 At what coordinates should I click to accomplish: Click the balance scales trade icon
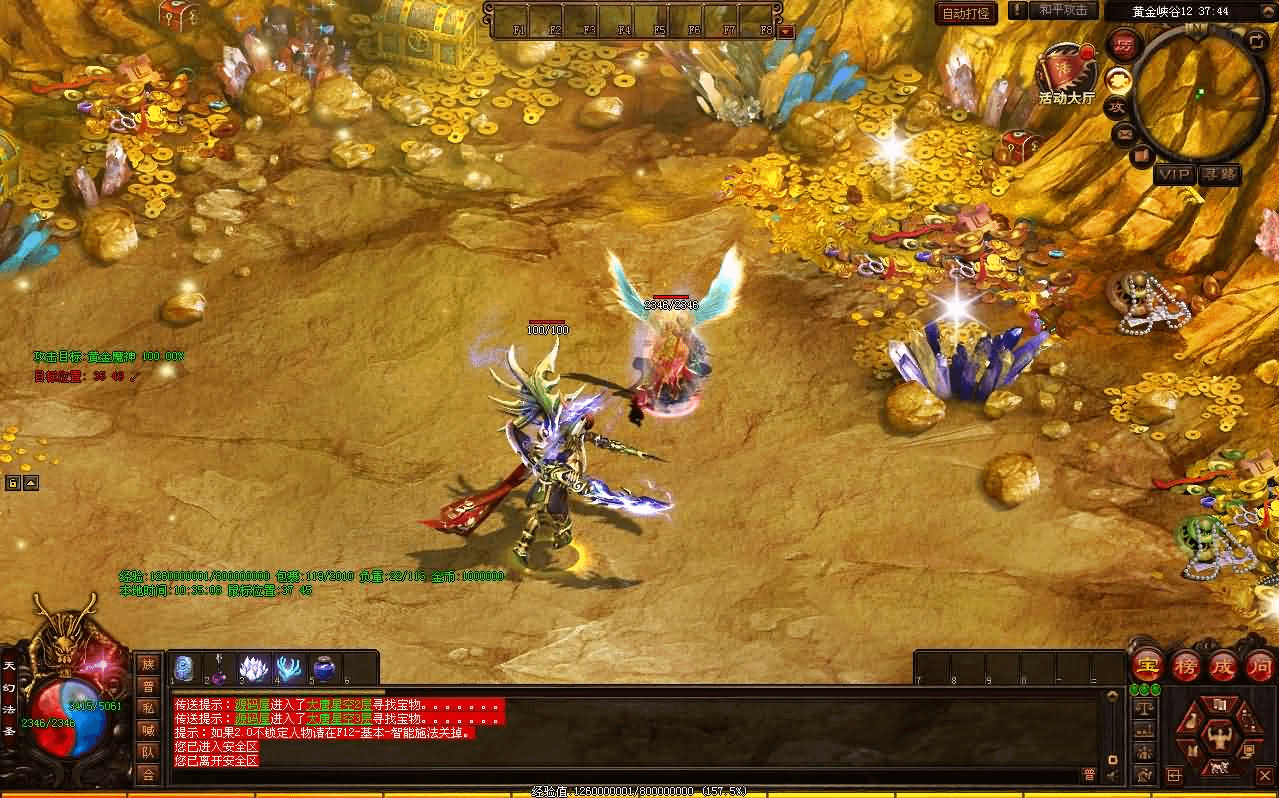pos(1144,708)
